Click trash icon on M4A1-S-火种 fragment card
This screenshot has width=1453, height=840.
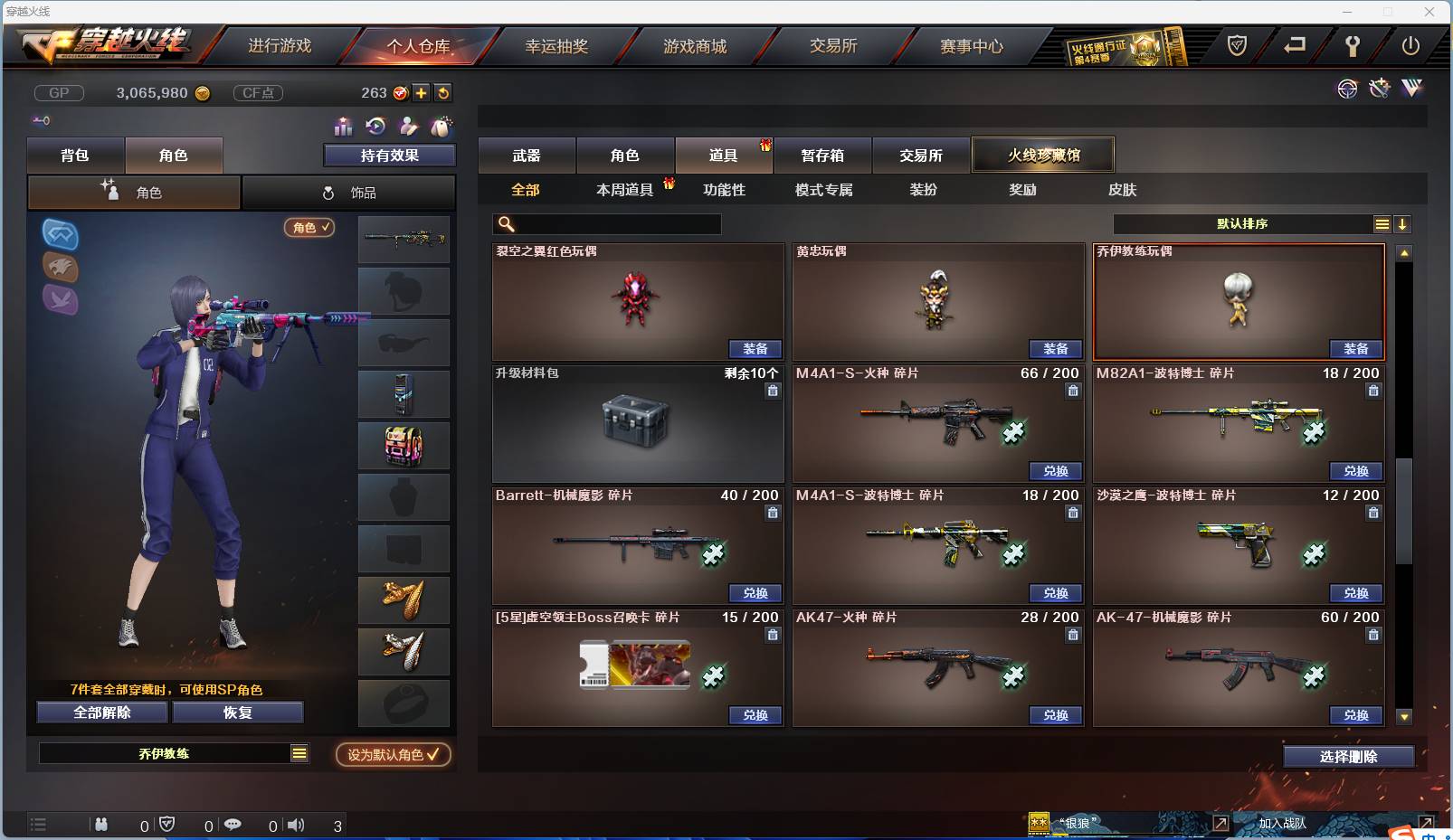pyautogui.click(x=1073, y=391)
